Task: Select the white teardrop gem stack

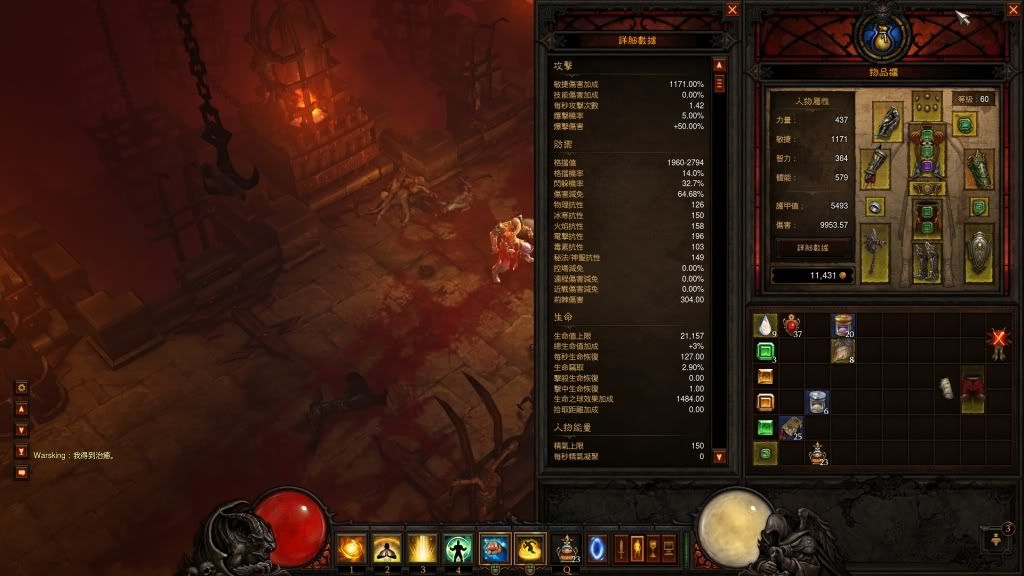Action: point(765,325)
